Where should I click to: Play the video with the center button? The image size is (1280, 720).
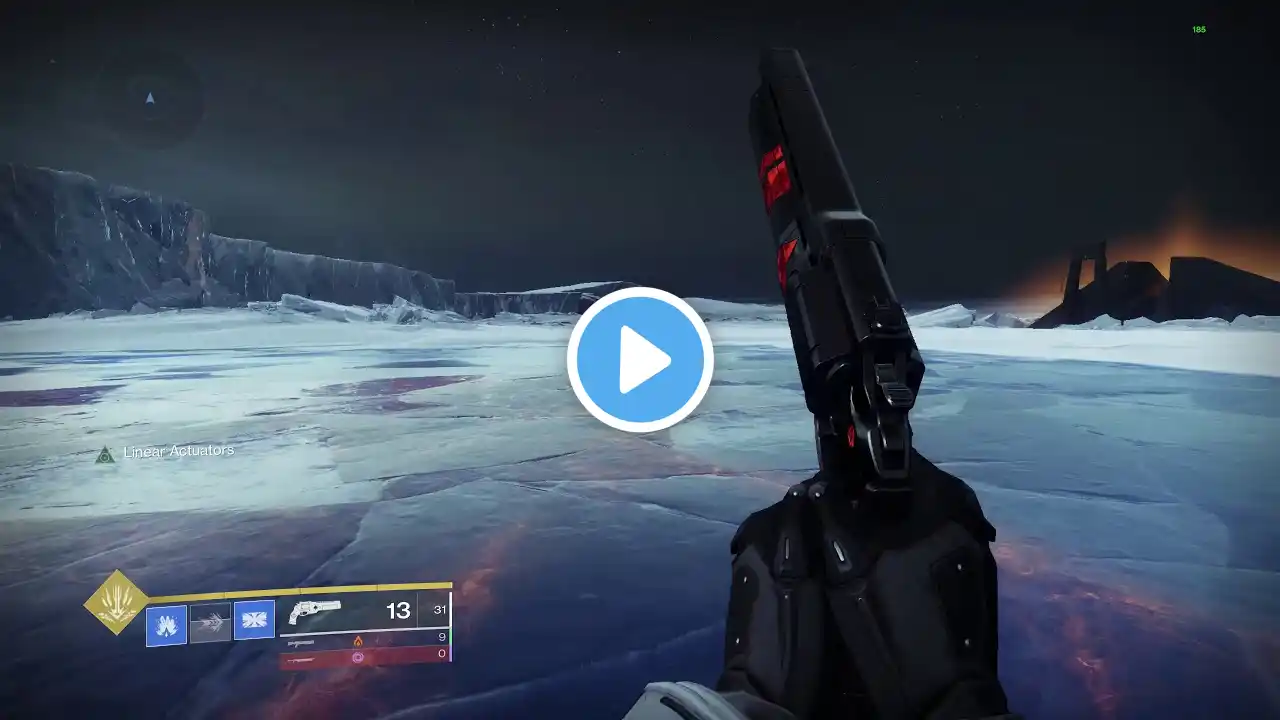point(640,360)
